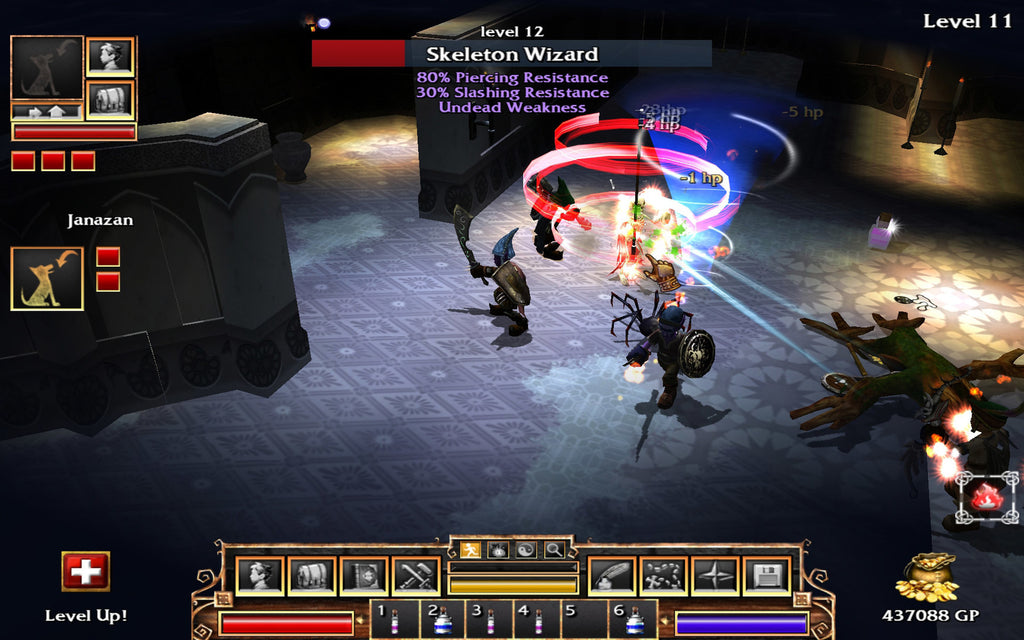Use the blue flask in hotbar slot 6
The image size is (1024, 640).
(633, 621)
